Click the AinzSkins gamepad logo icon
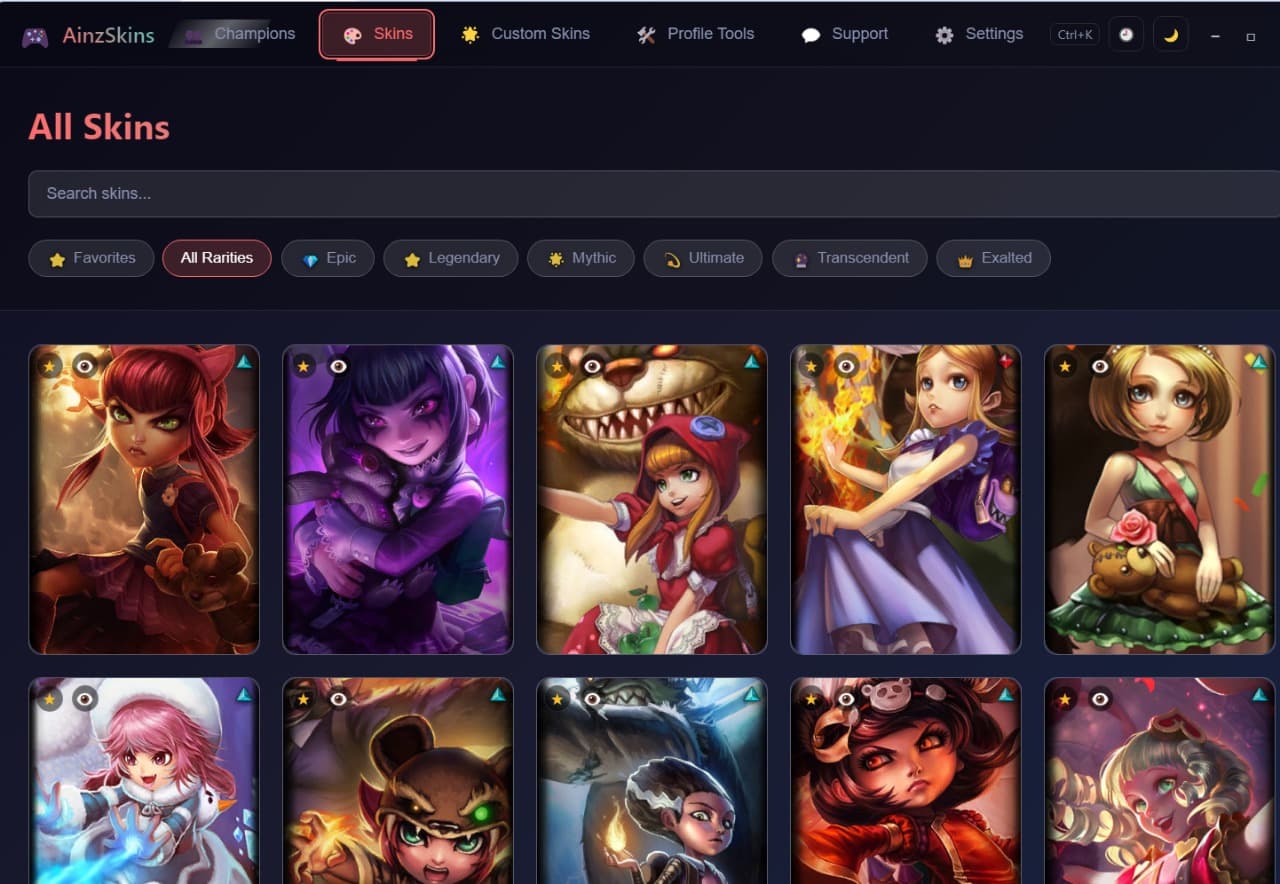Image resolution: width=1280 pixels, height=884 pixels. (x=35, y=33)
